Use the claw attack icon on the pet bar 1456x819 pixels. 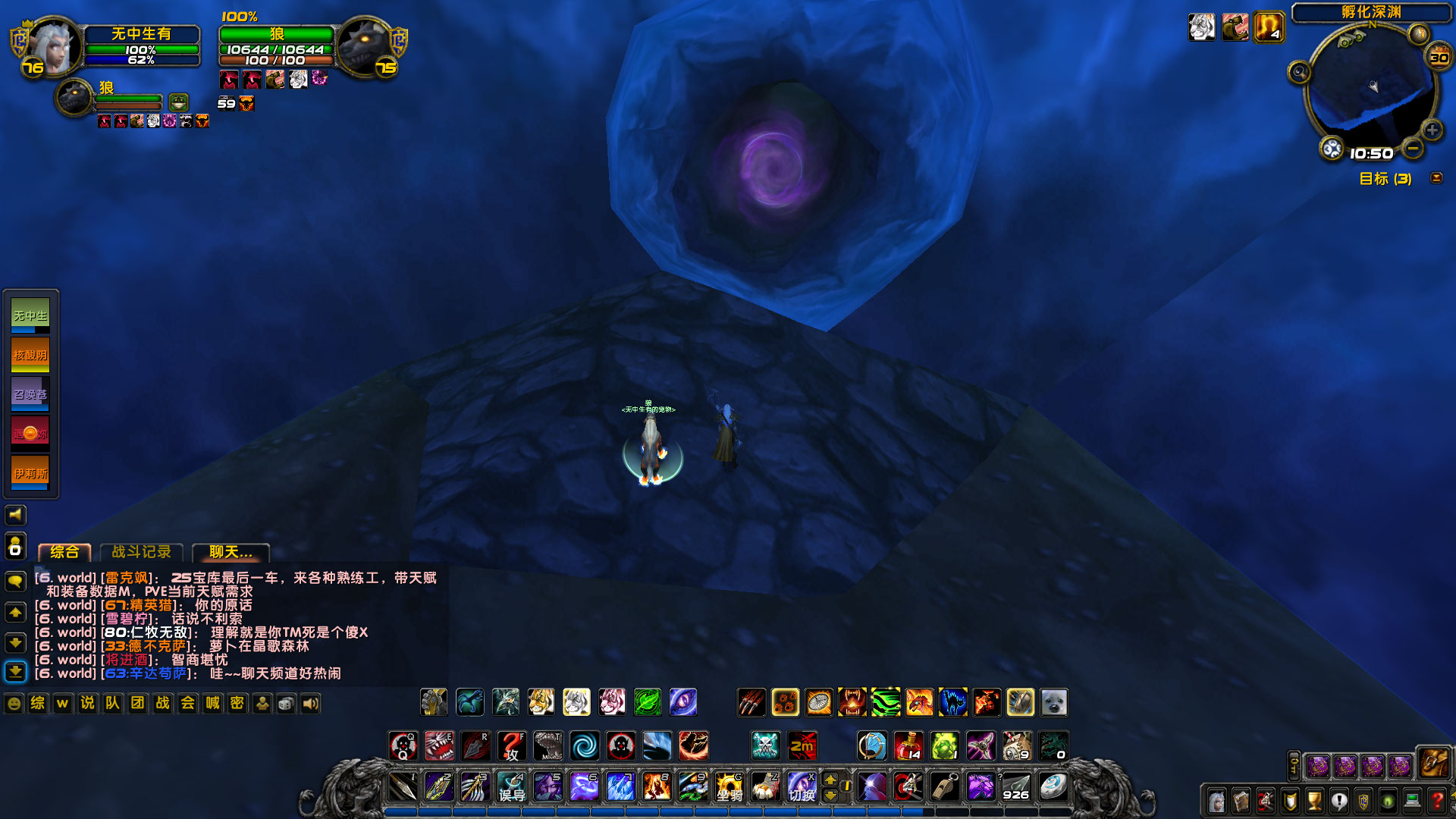tap(749, 702)
